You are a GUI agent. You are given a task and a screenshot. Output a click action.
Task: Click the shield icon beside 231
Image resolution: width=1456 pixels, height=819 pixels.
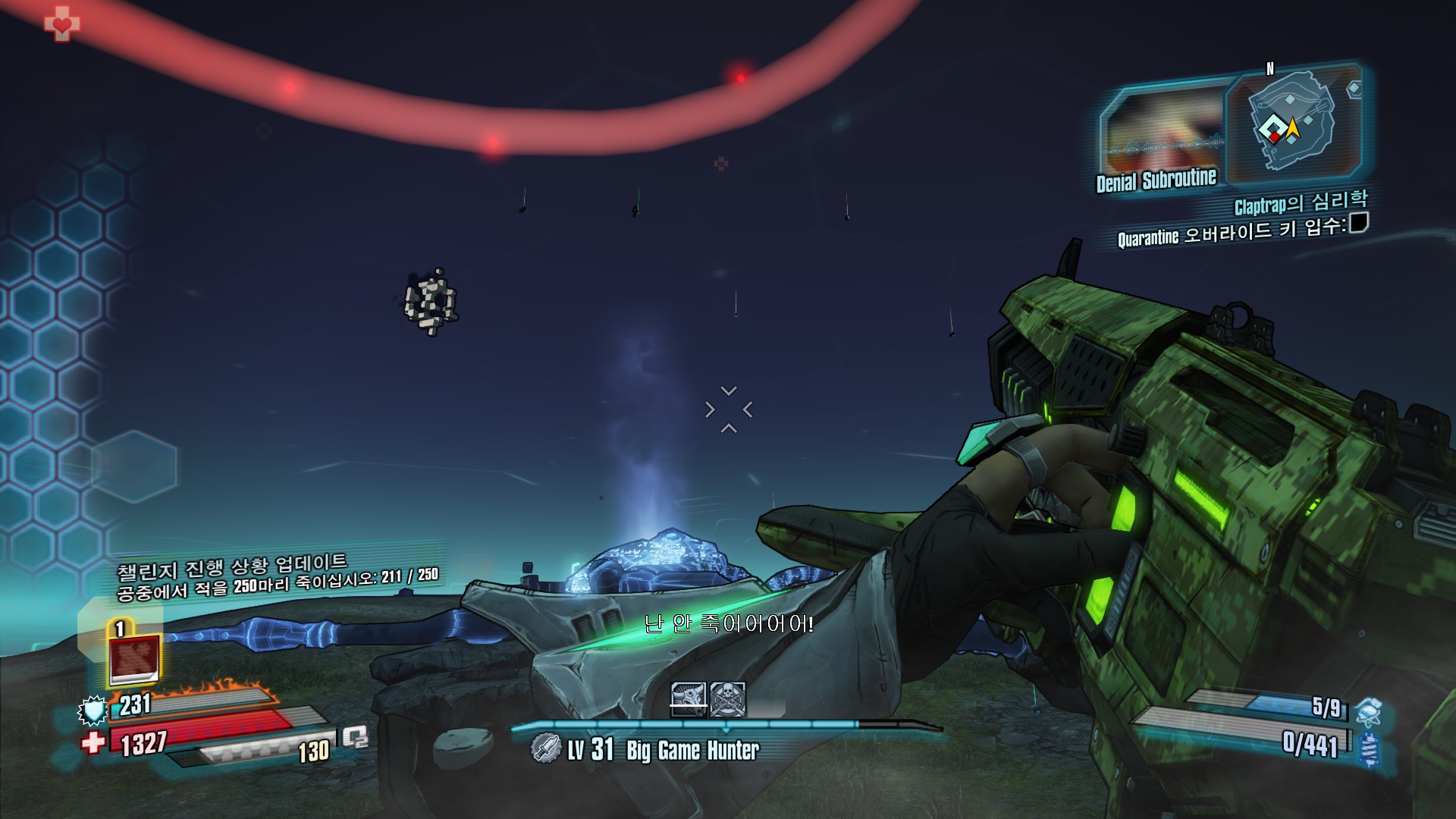tap(93, 711)
